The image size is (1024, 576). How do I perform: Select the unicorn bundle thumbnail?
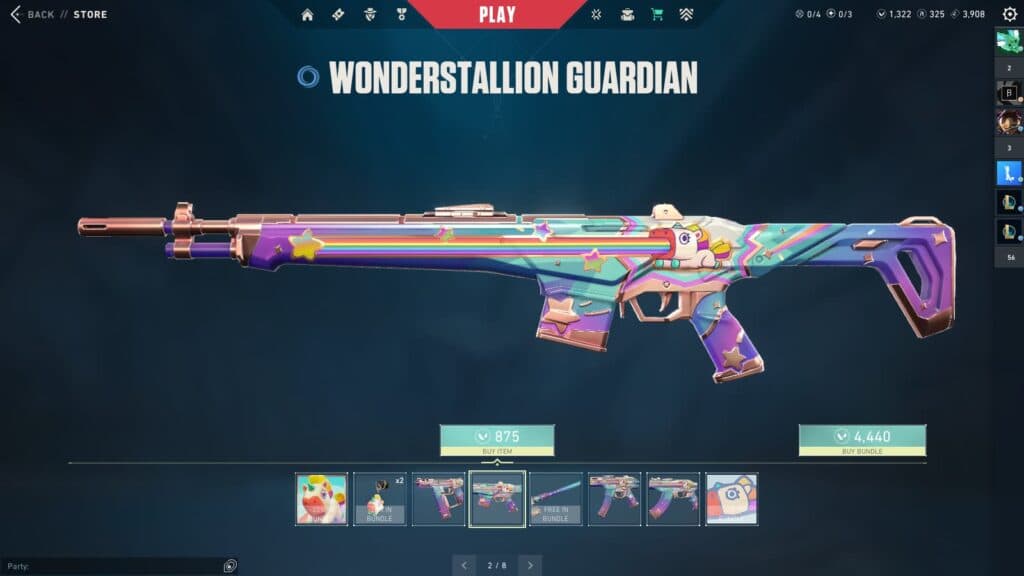tap(322, 499)
